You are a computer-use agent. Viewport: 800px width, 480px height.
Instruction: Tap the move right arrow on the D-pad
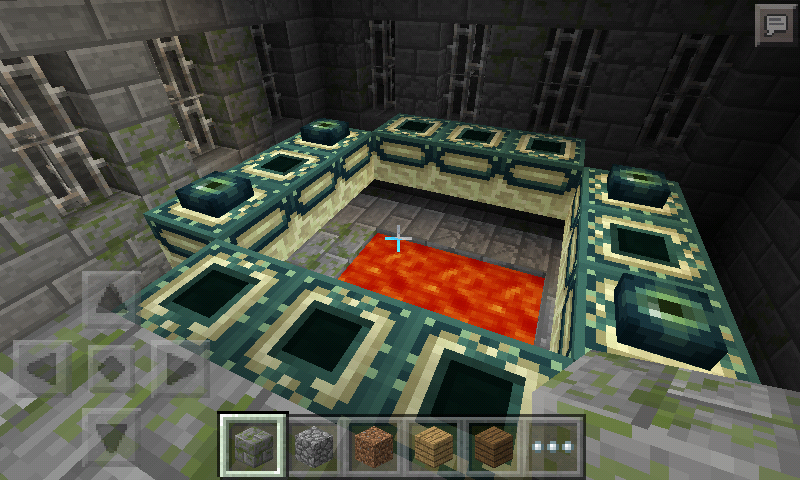coord(180,367)
